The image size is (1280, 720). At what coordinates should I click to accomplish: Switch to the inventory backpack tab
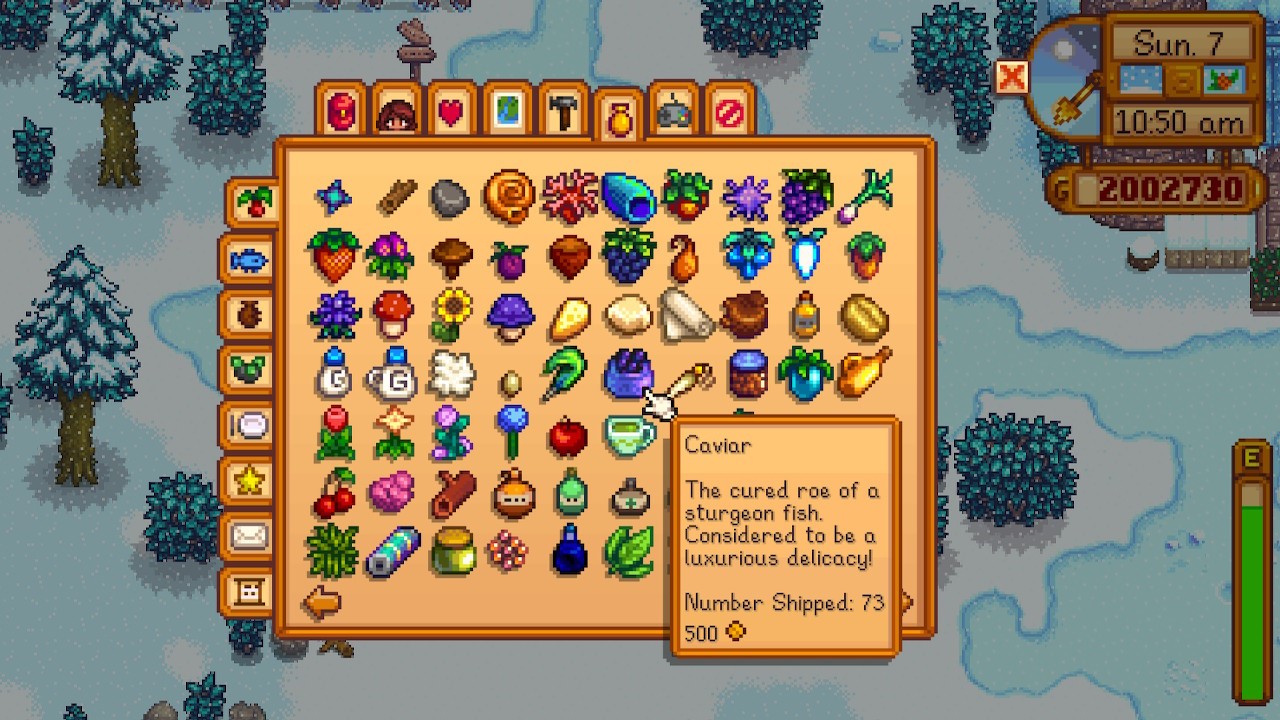click(x=339, y=110)
